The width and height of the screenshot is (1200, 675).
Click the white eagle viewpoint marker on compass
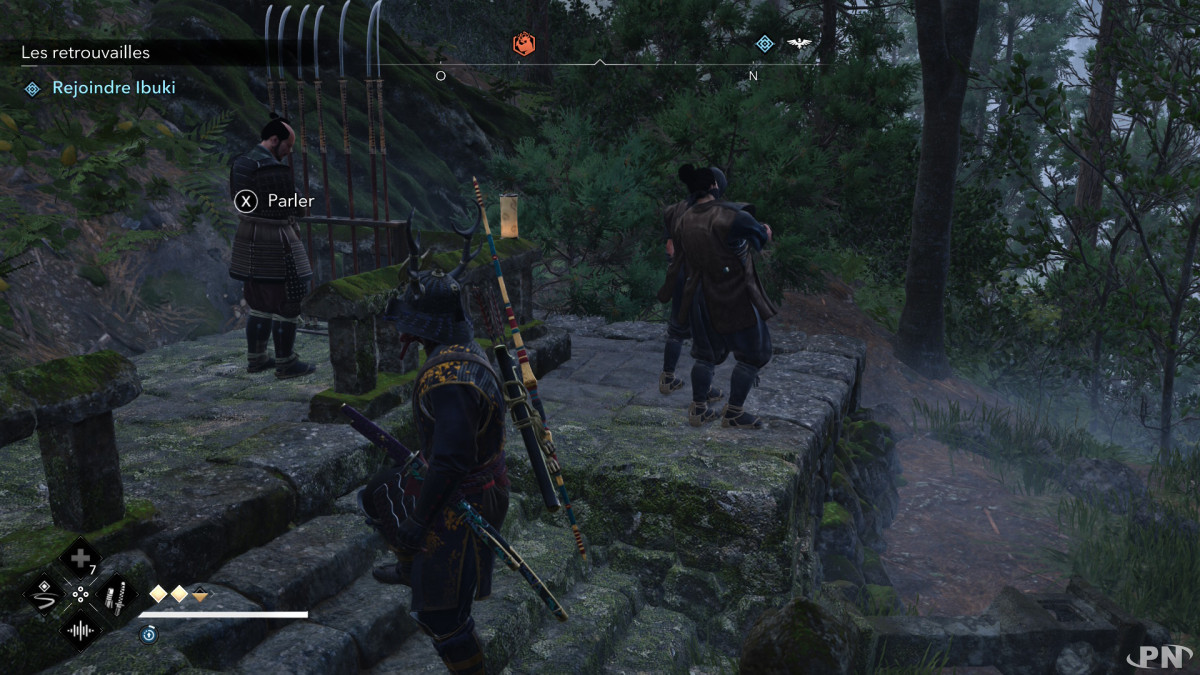[x=798, y=44]
